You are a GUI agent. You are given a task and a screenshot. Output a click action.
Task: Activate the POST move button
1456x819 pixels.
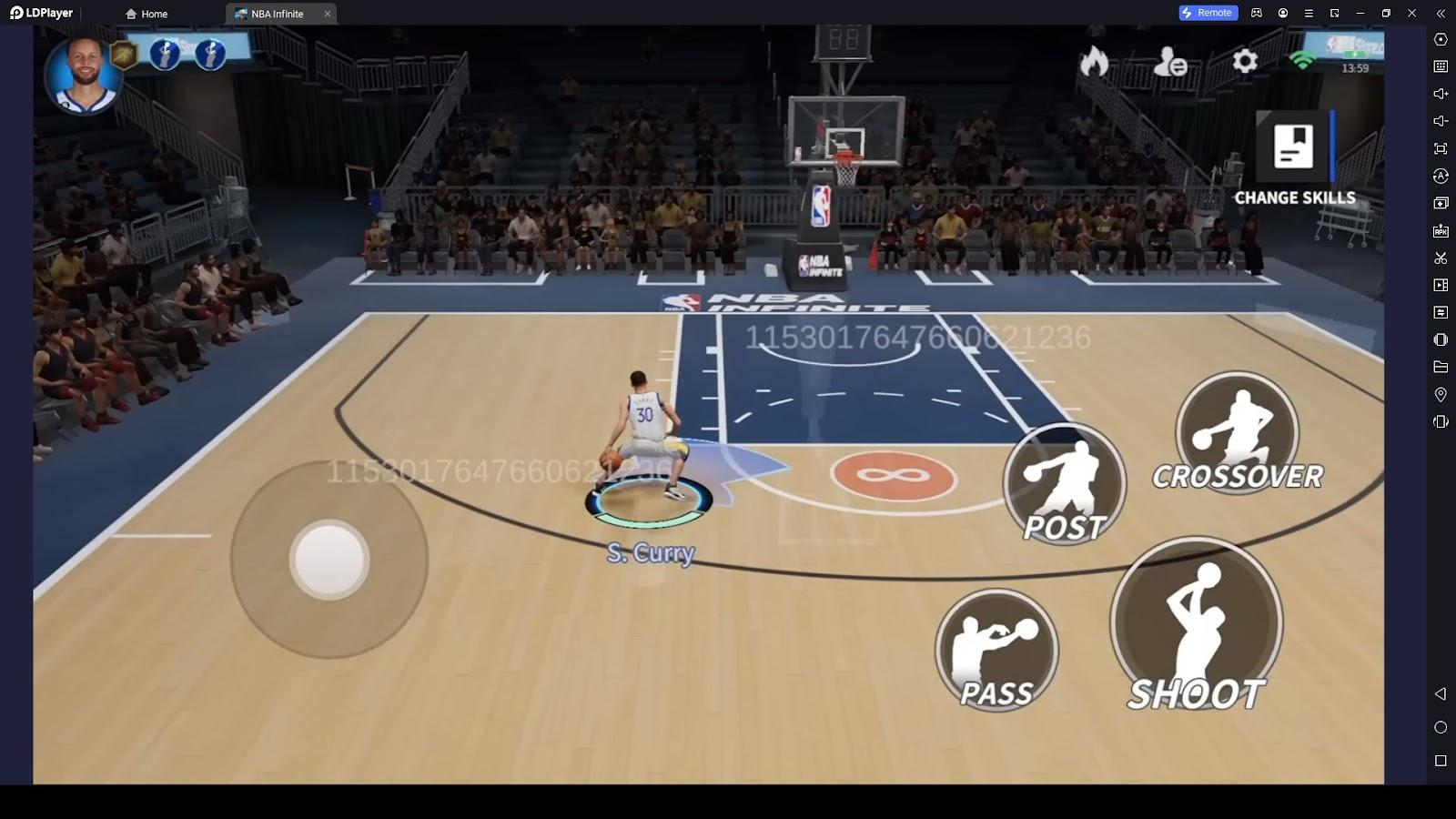tap(1065, 483)
